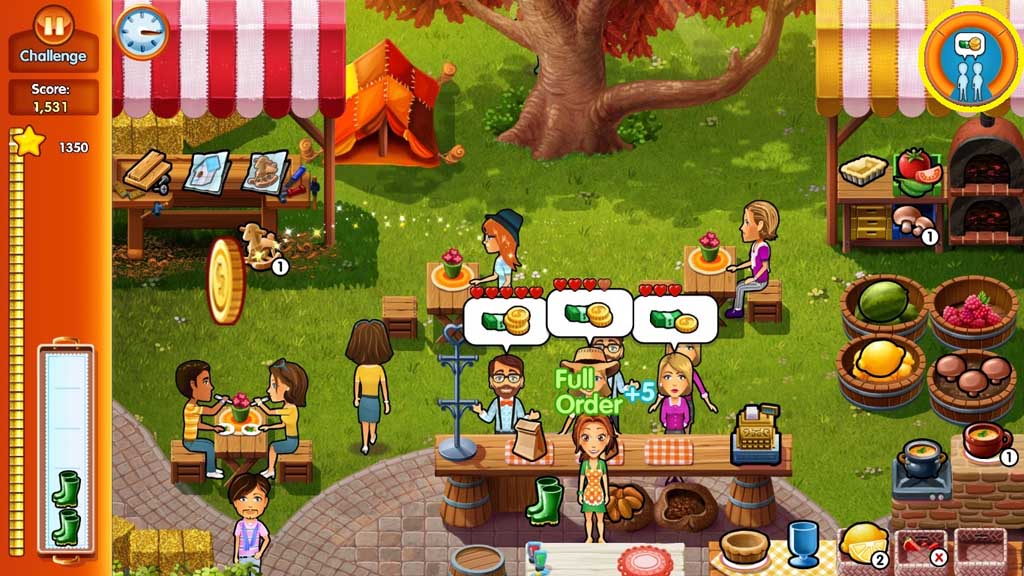Select the birdhouse blueprint
This screenshot has width=1024, height=576.
coord(205,170)
